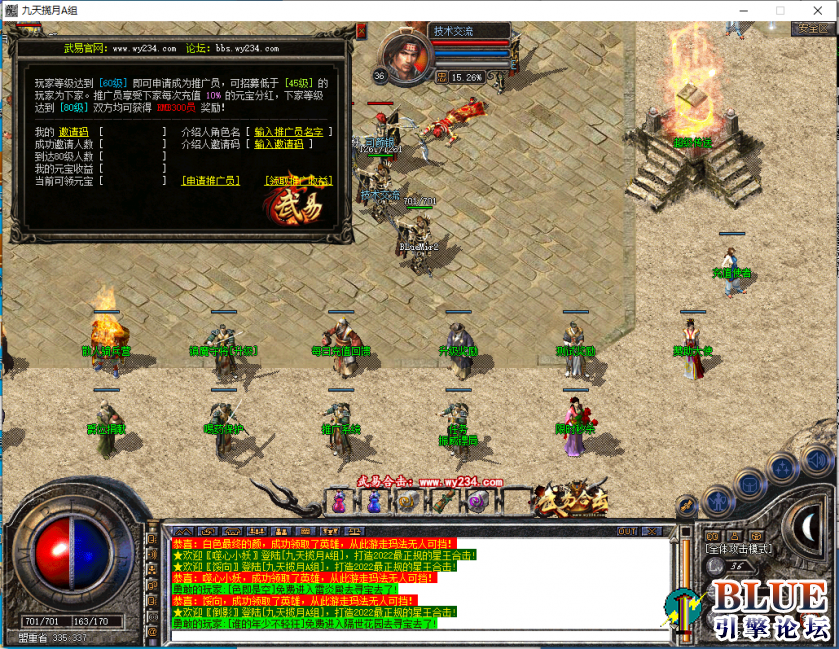839x649 pixels.
Task: Click the 申请推广员 apply link
Action: (x=210, y=181)
